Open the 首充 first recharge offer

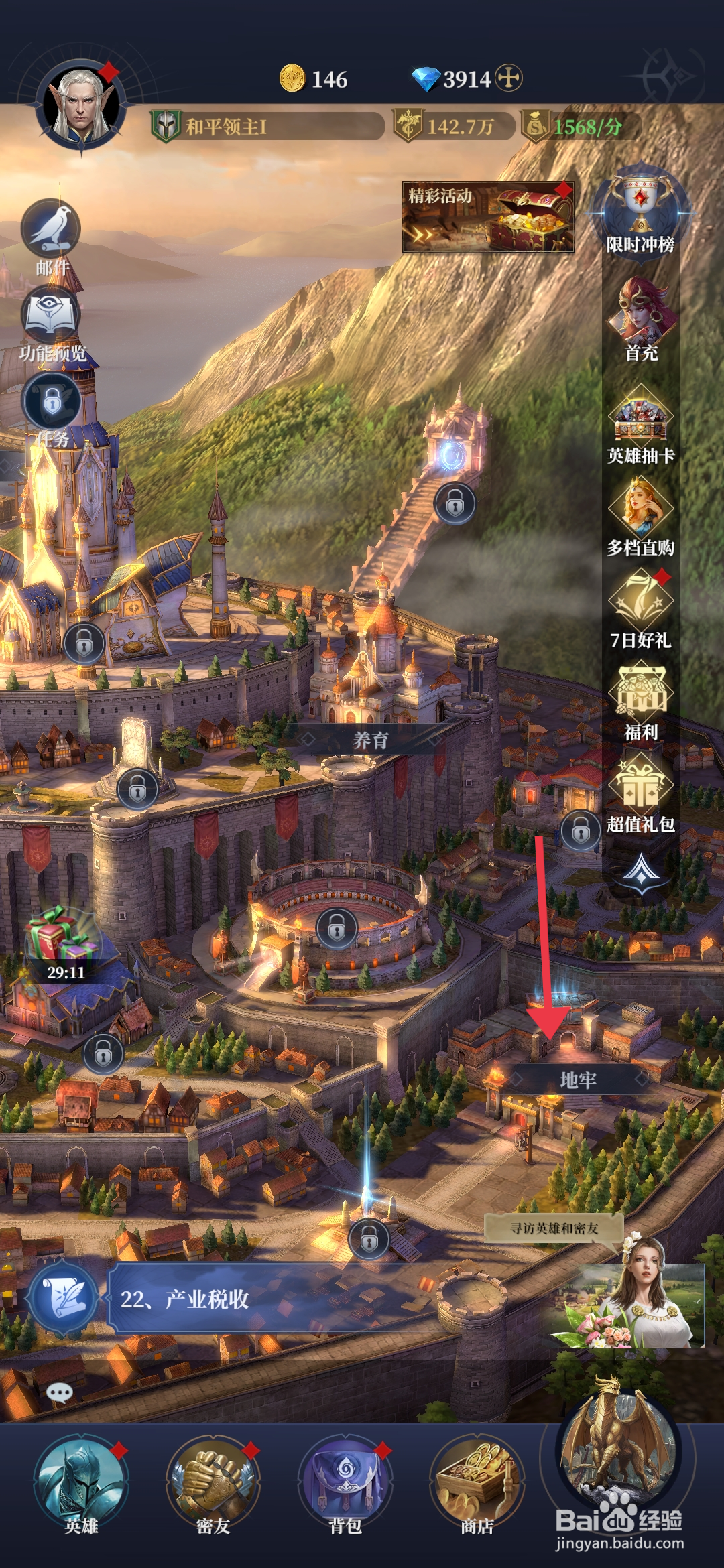coord(641,316)
